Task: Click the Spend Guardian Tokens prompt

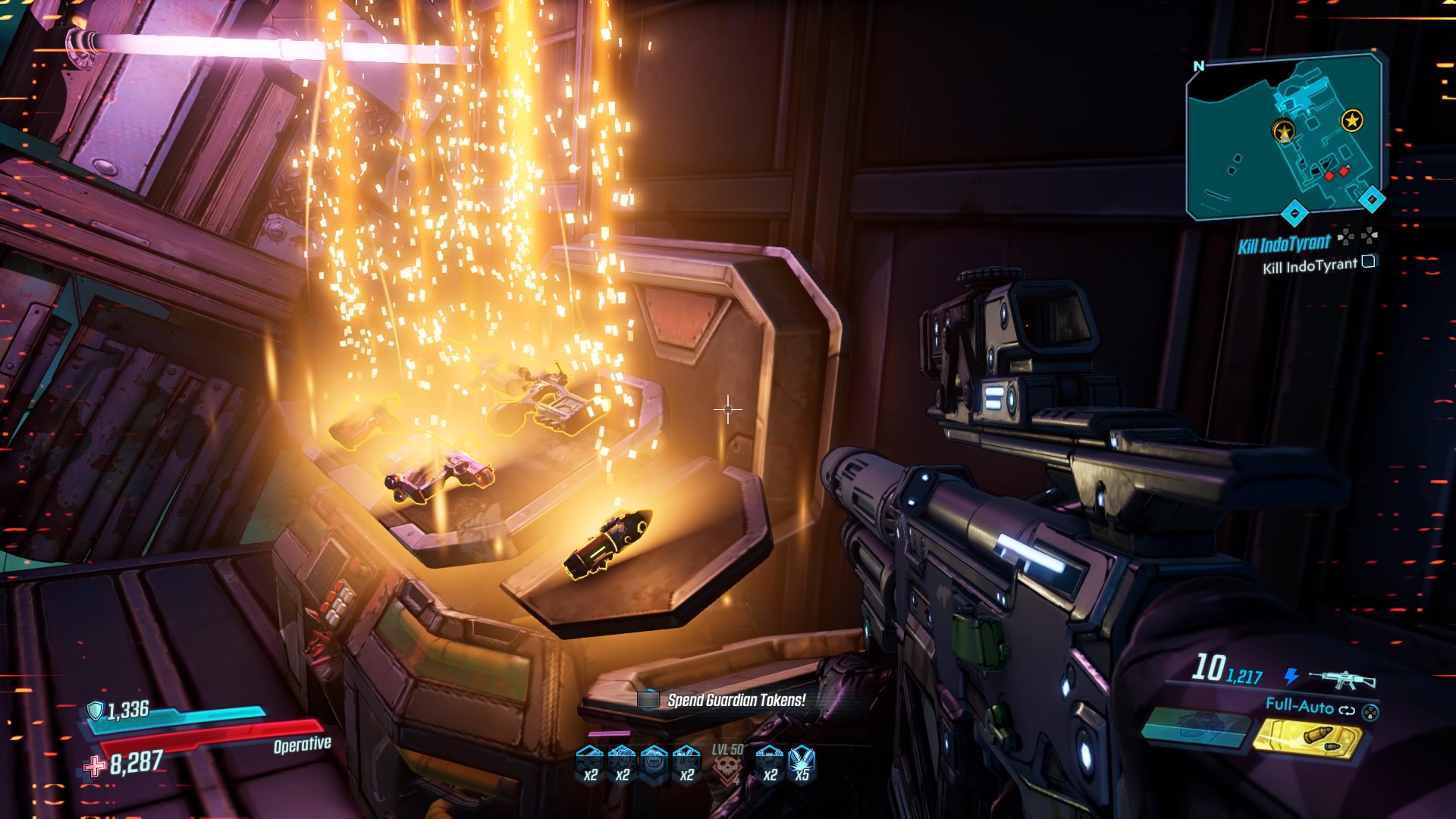Action: [736, 699]
